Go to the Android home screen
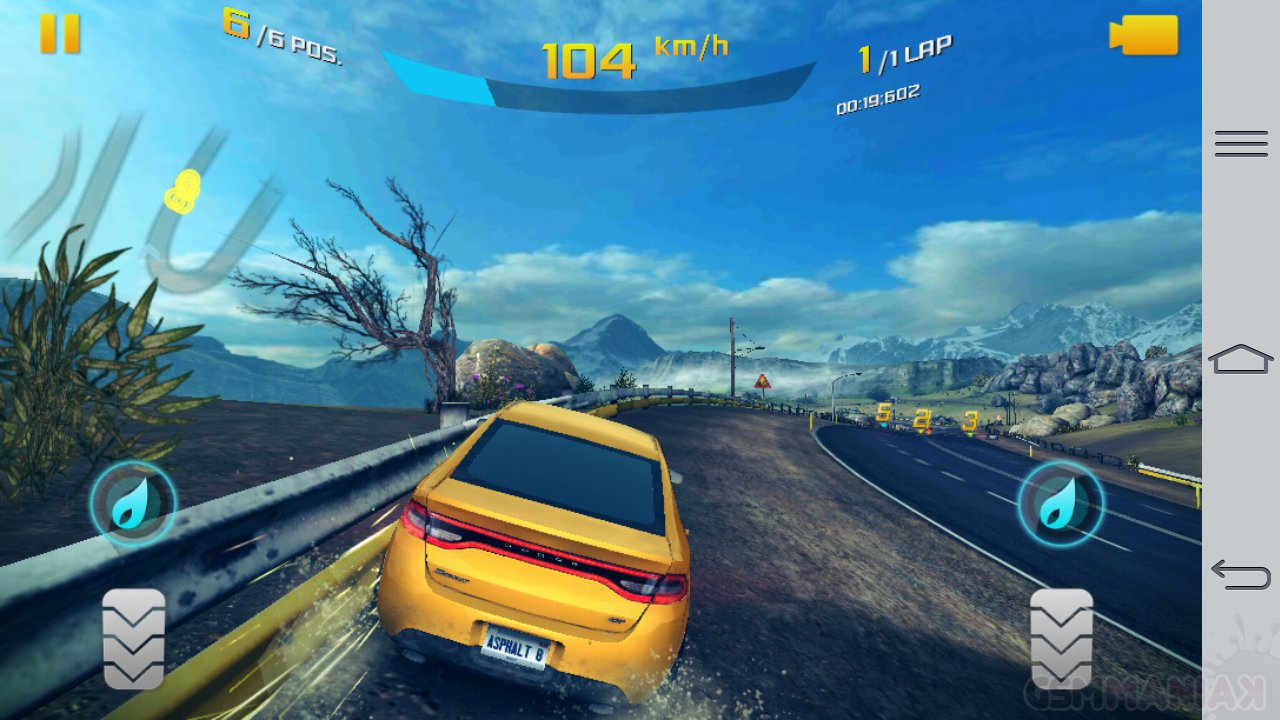 (x=1241, y=358)
